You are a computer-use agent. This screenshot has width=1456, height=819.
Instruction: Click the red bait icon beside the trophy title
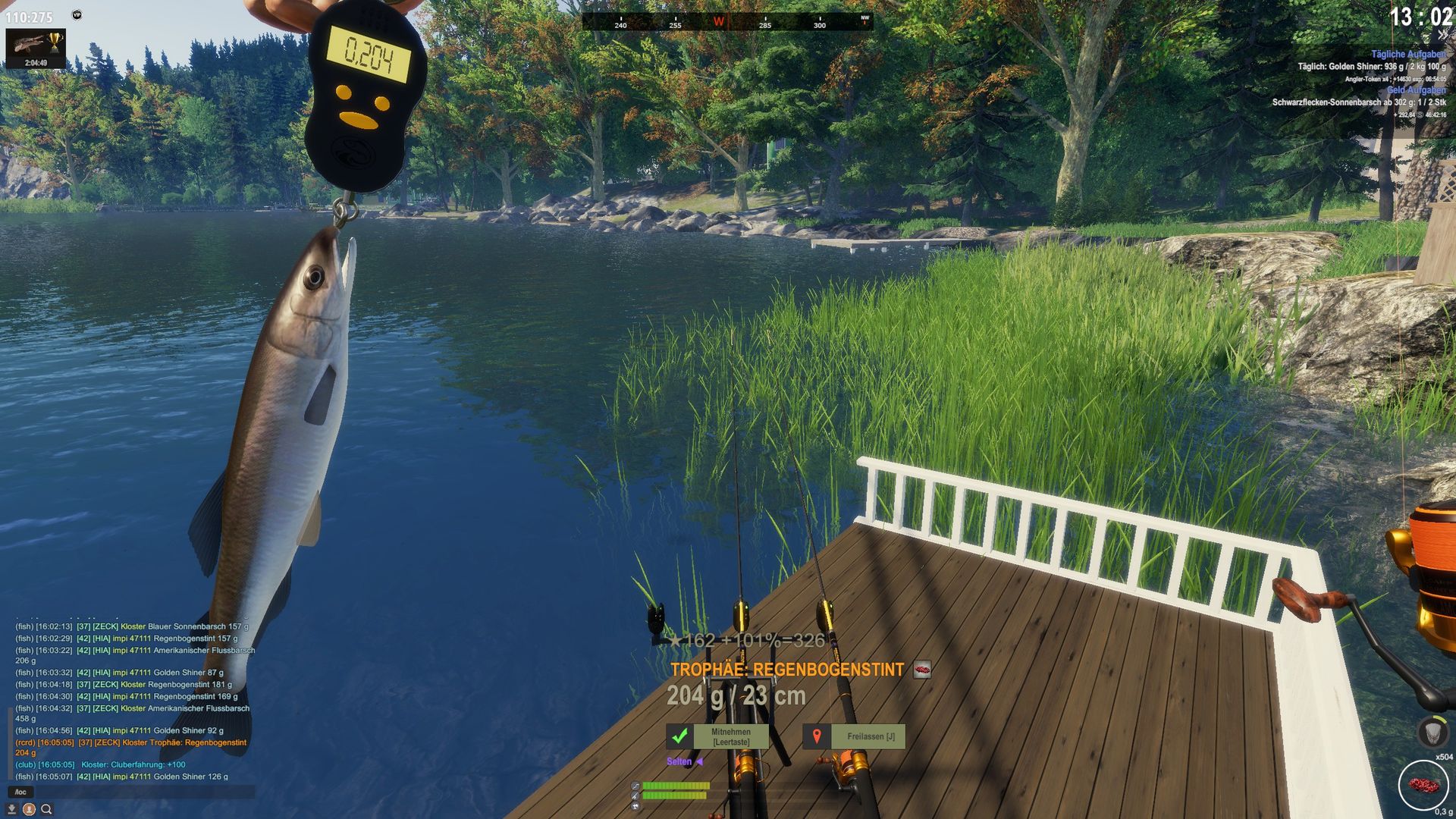pyautogui.click(x=922, y=670)
